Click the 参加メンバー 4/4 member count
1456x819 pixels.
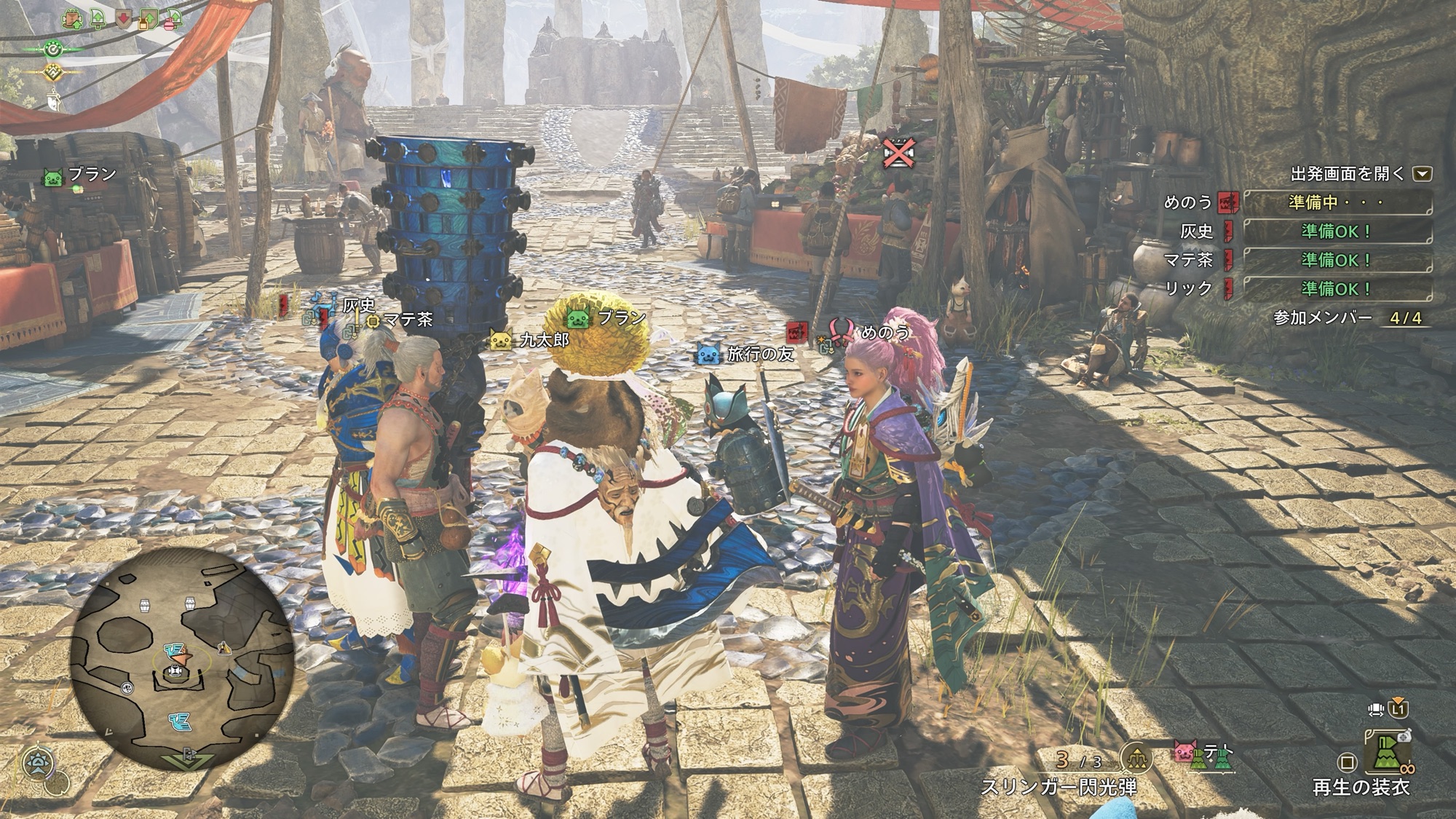(1349, 318)
